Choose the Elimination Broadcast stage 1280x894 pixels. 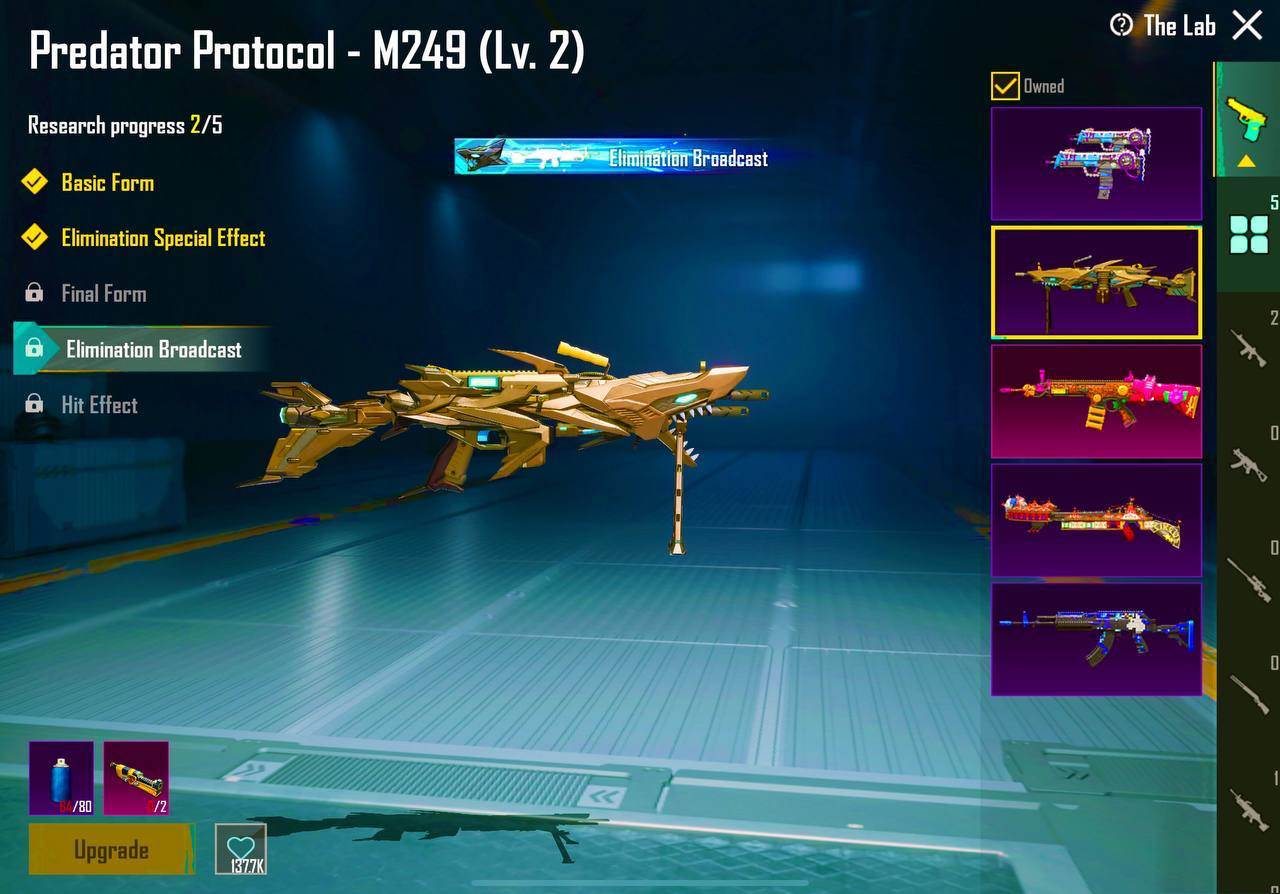[x=153, y=349]
